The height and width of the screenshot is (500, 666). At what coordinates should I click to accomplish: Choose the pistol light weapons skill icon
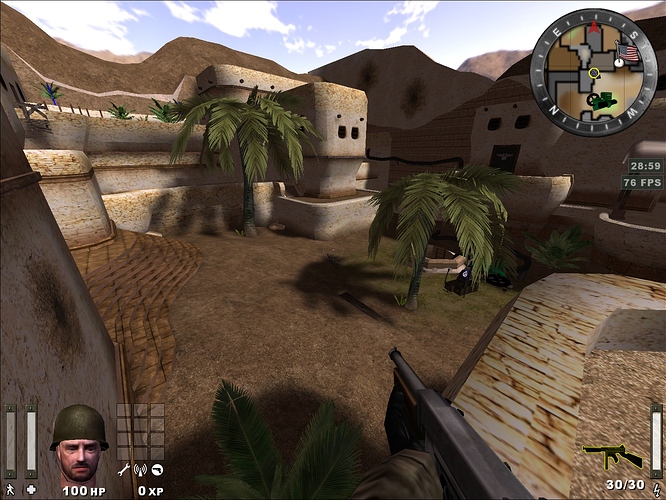[158, 469]
